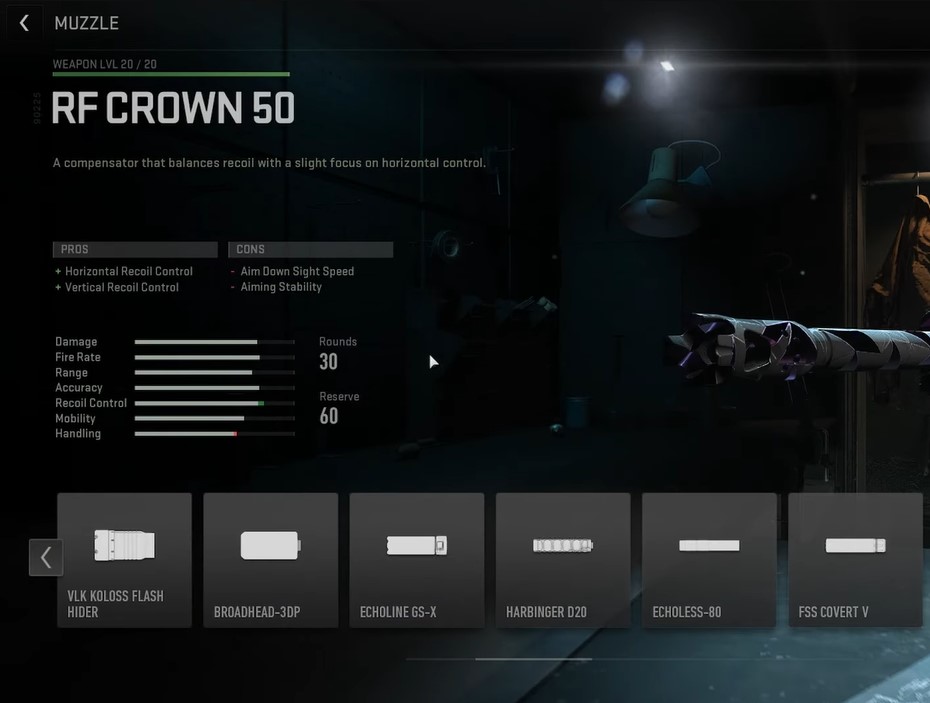Choose the FSS Covert V muzzle

(855, 560)
